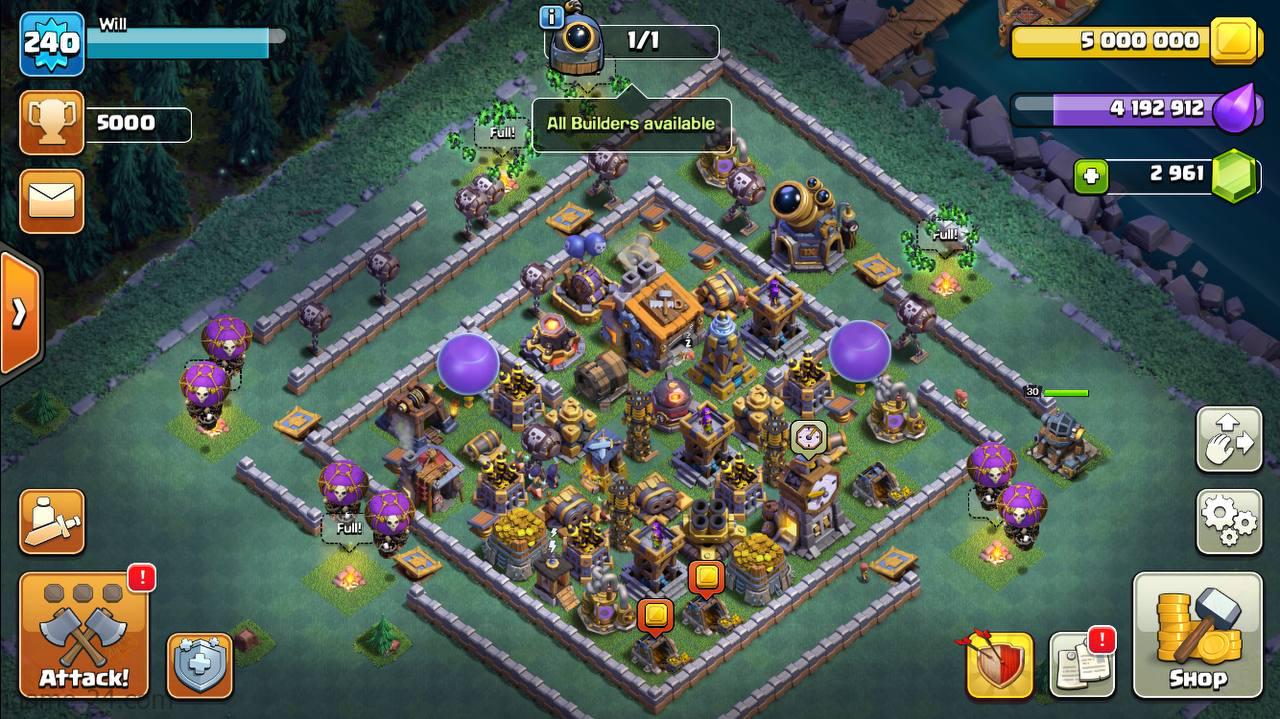Start a battle with the Attack! button
This screenshot has height=719, width=1280.
click(x=84, y=636)
